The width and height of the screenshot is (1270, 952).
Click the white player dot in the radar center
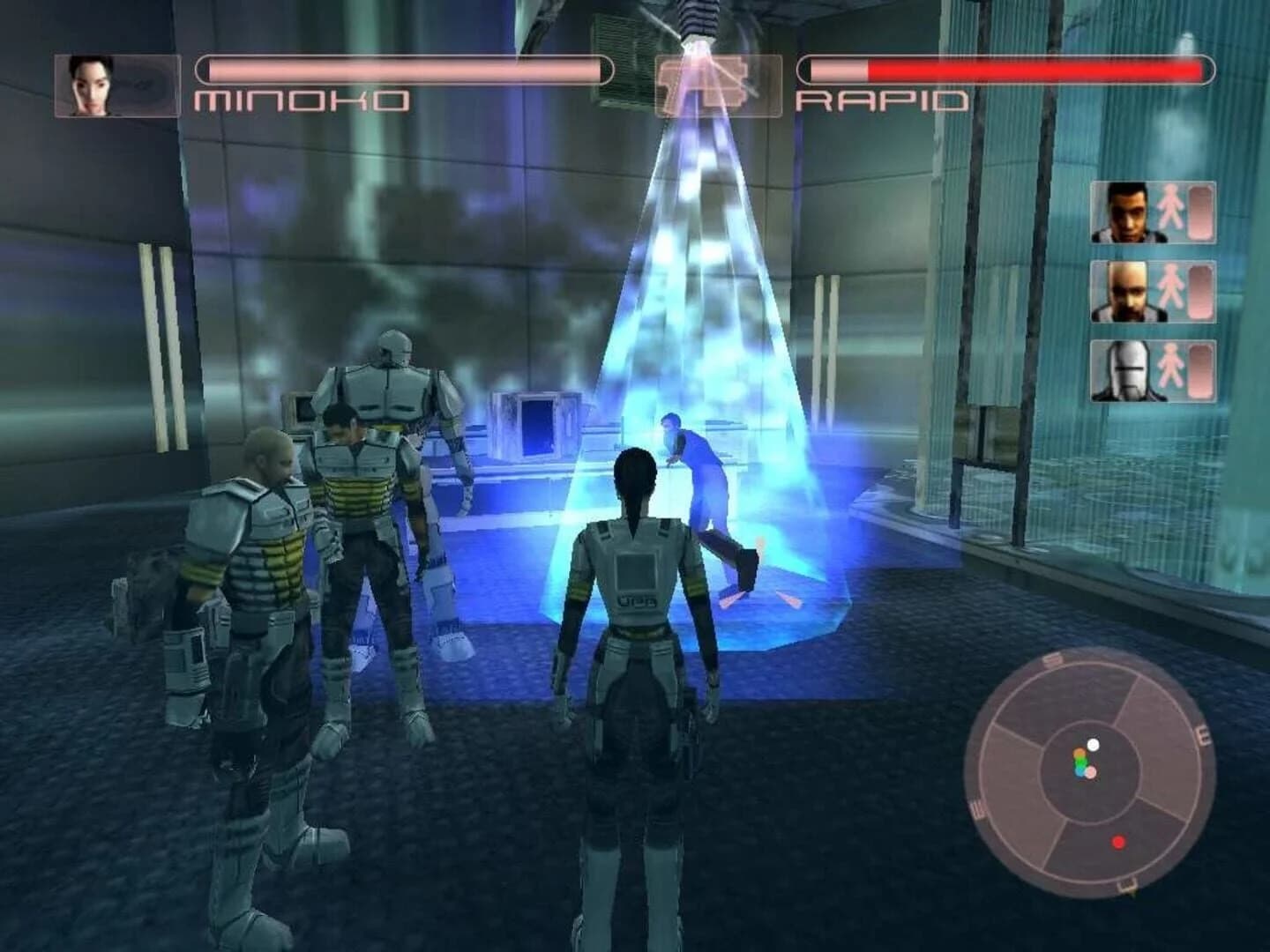[1093, 746]
